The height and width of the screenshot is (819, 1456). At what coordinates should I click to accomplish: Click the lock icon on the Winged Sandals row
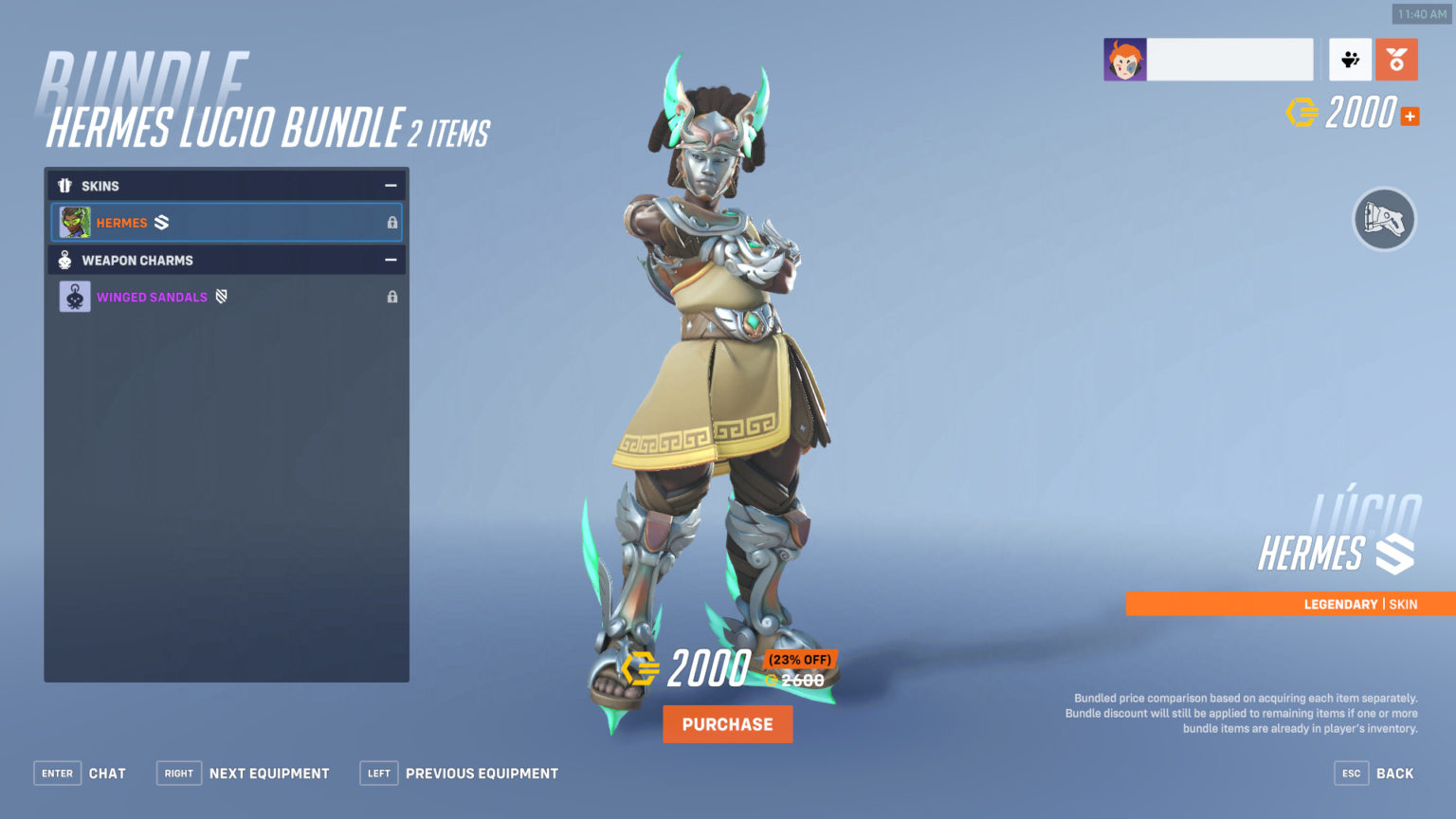pos(391,297)
